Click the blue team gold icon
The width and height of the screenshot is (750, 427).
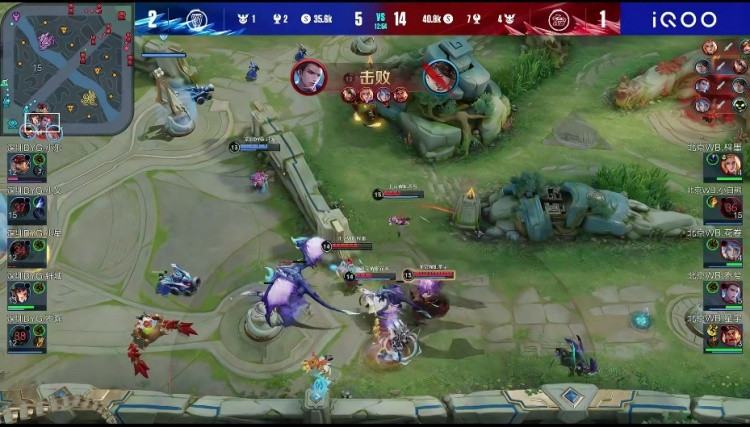click(x=305, y=19)
